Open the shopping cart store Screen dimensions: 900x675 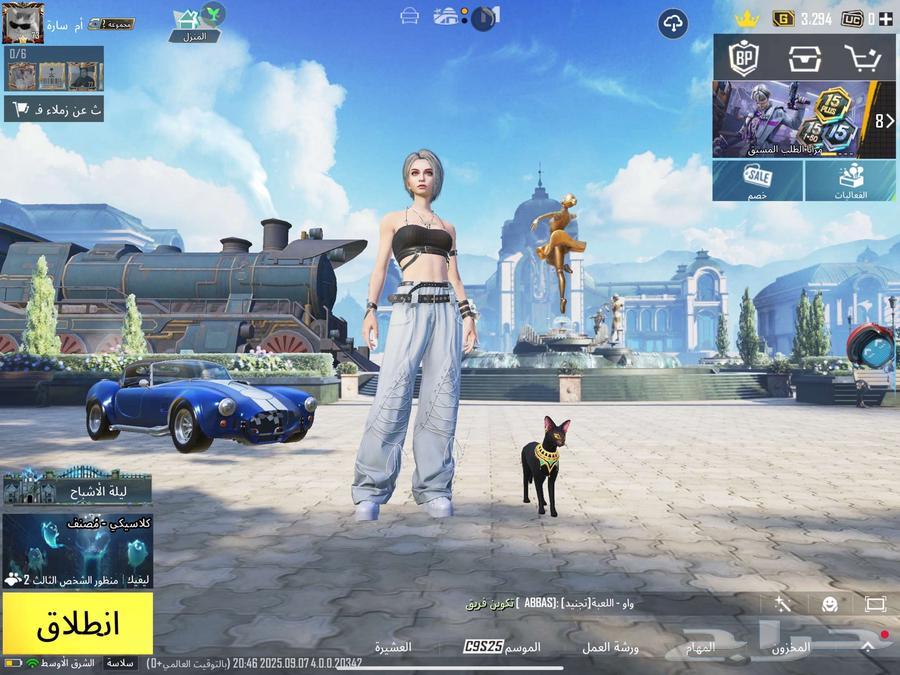(861, 57)
